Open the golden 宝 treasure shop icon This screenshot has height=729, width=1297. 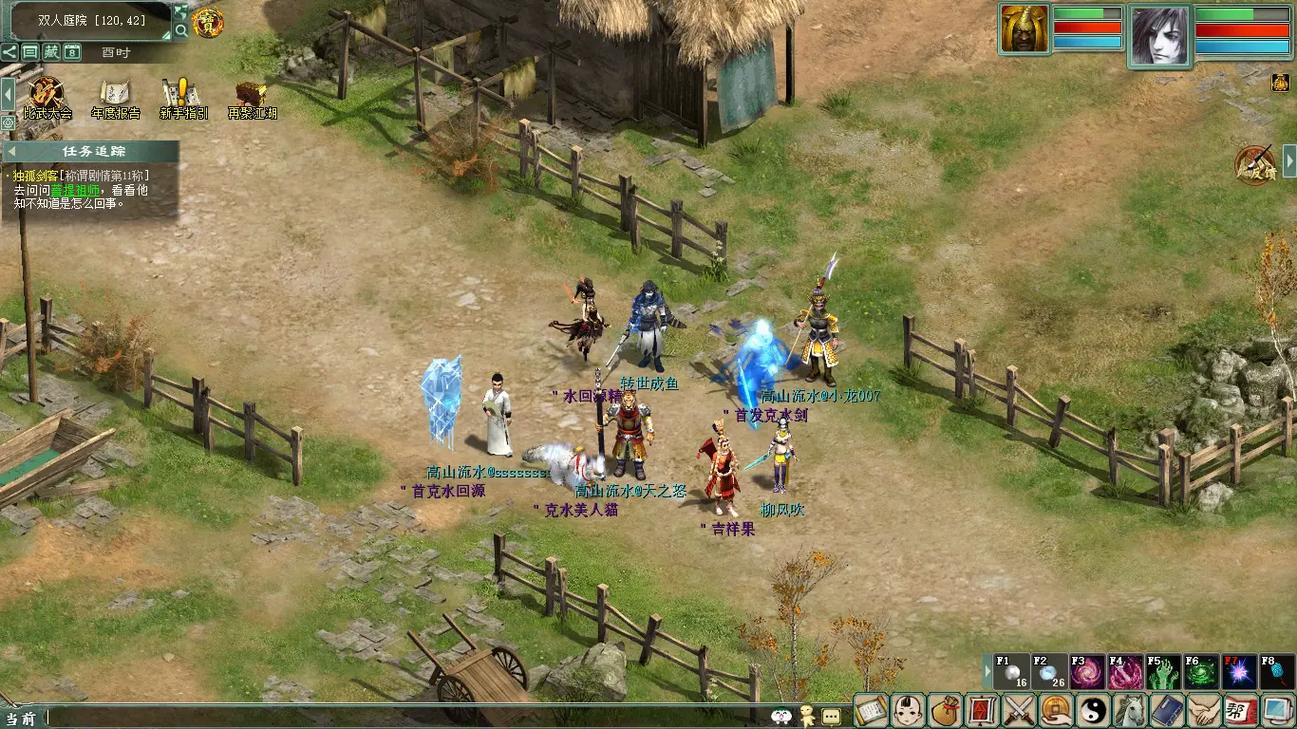pyautogui.click(x=208, y=22)
